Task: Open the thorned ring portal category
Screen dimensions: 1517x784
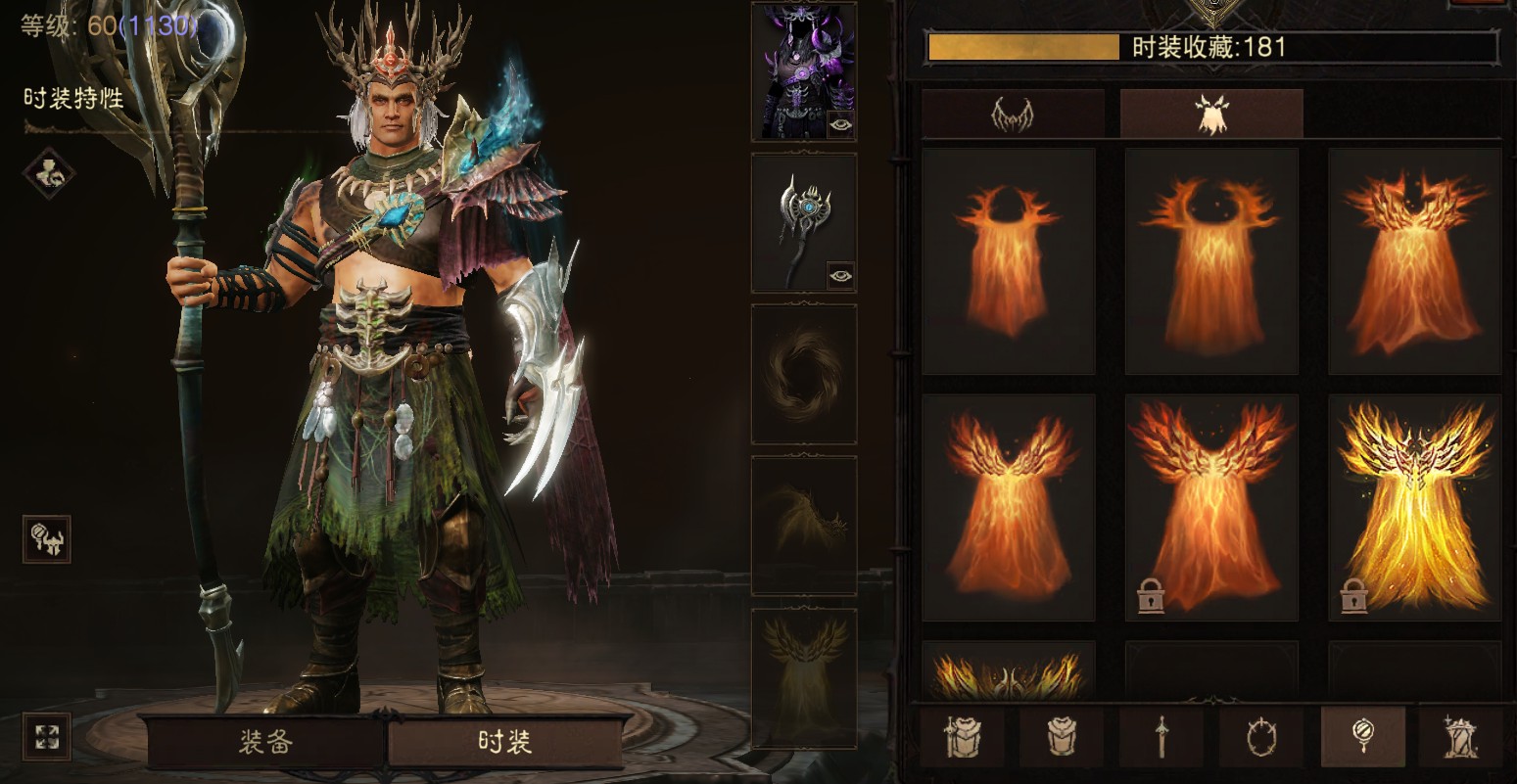Action: click(x=1261, y=736)
